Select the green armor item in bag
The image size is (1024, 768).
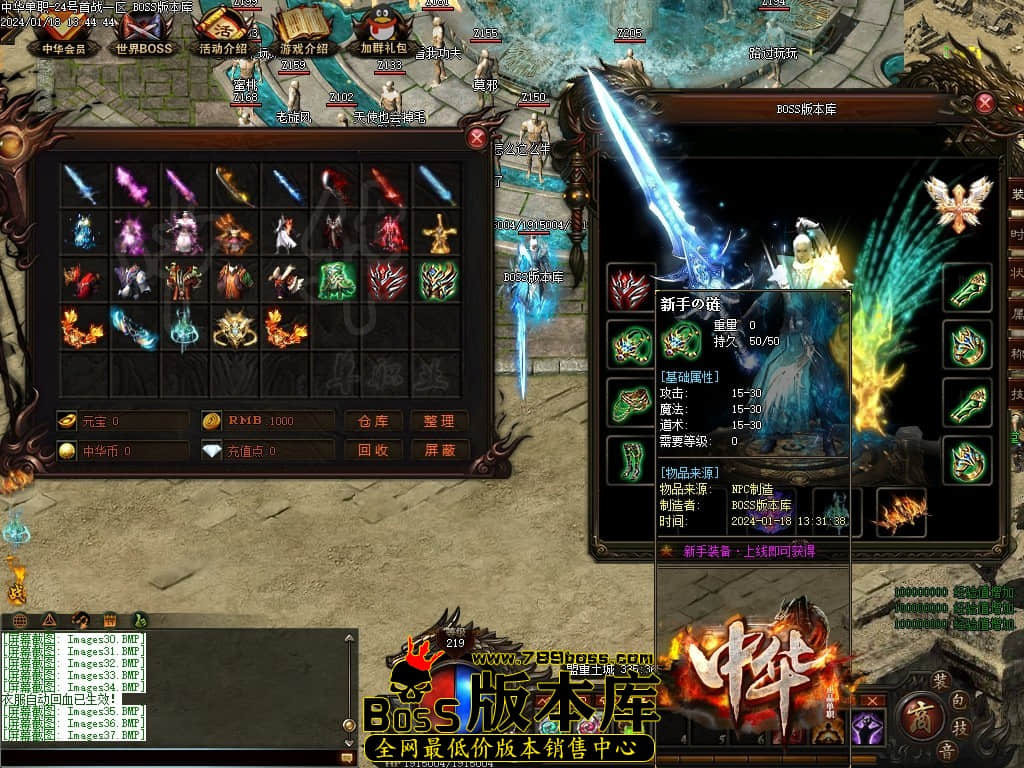(337, 281)
